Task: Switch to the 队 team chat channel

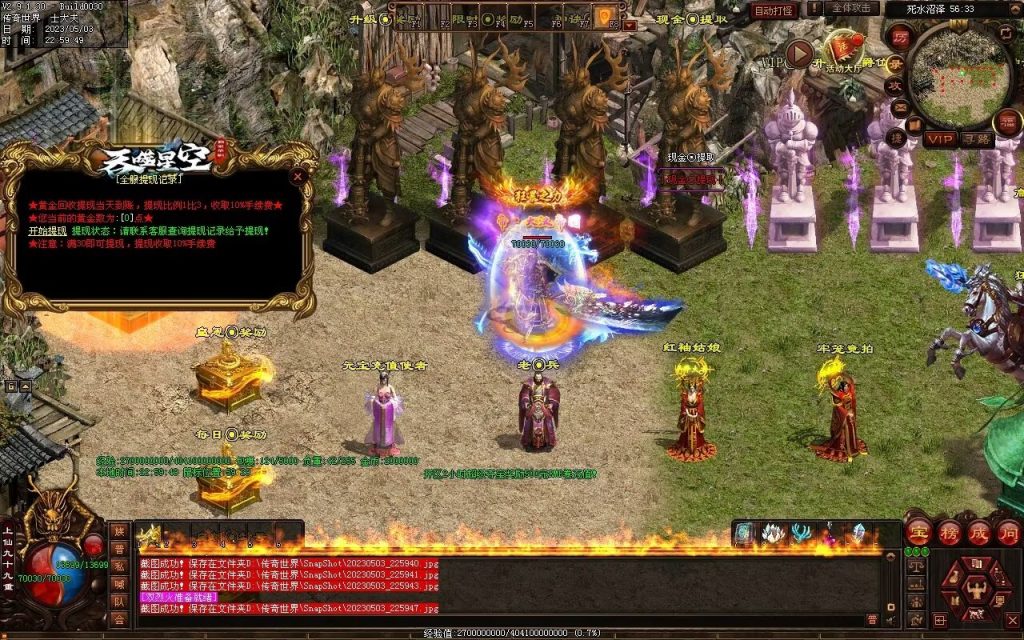Action: click(x=119, y=603)
